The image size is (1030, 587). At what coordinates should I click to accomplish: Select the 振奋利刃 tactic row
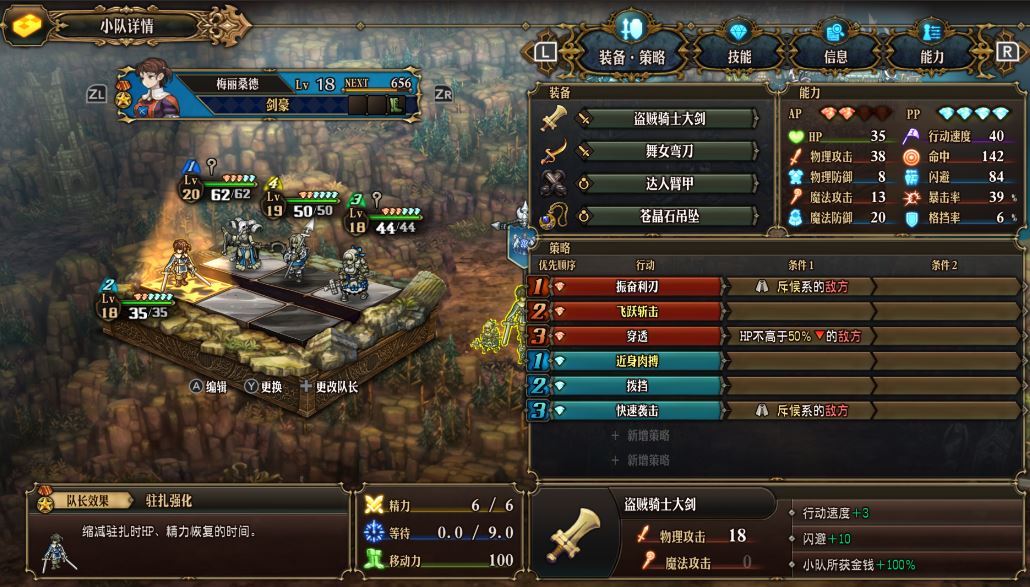(636, 287)
